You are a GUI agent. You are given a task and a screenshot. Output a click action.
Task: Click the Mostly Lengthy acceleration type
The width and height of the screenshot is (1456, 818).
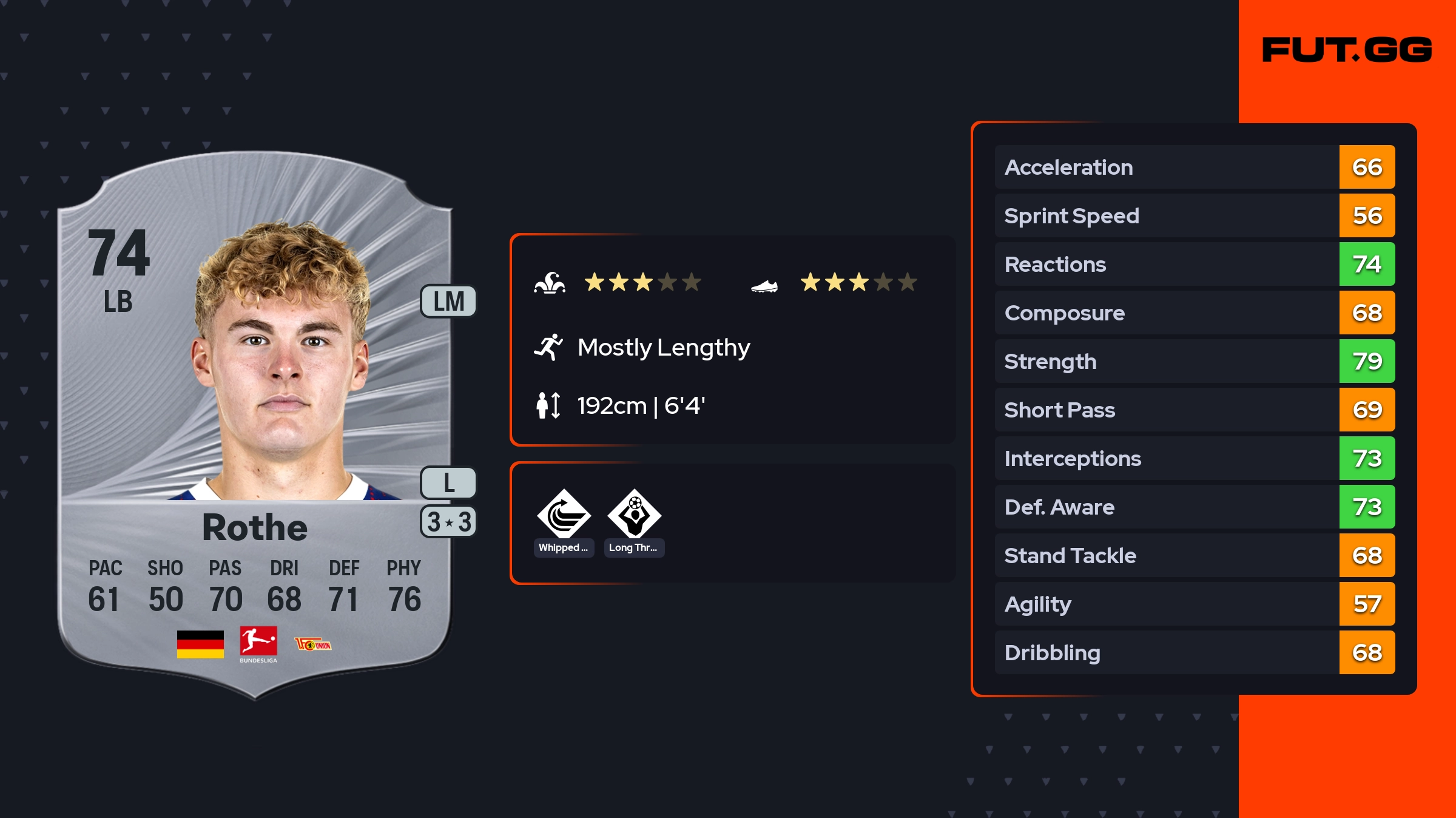(x=663, y=347)
